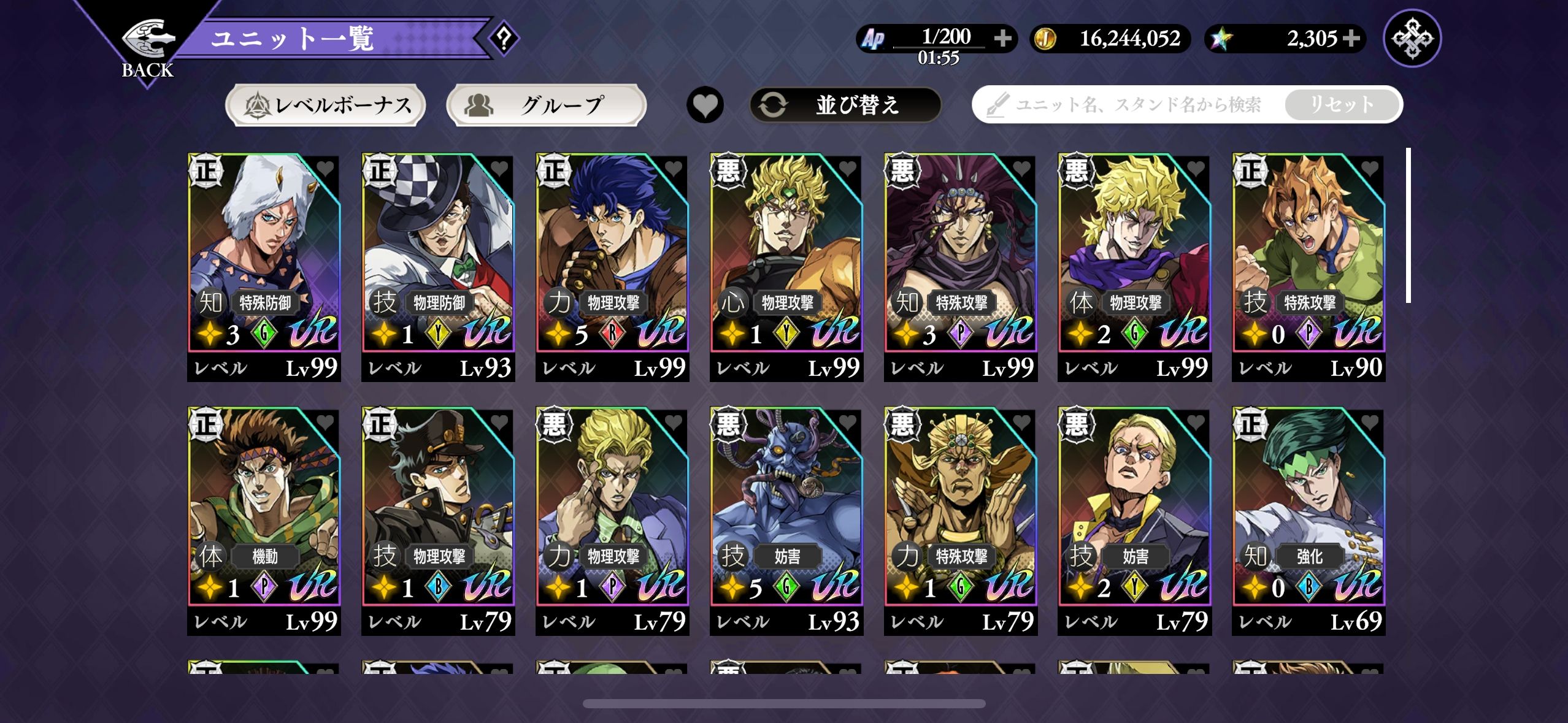The image size is (1568, 723).
Task: Reset the search with リセット button
Action: 1342,105
